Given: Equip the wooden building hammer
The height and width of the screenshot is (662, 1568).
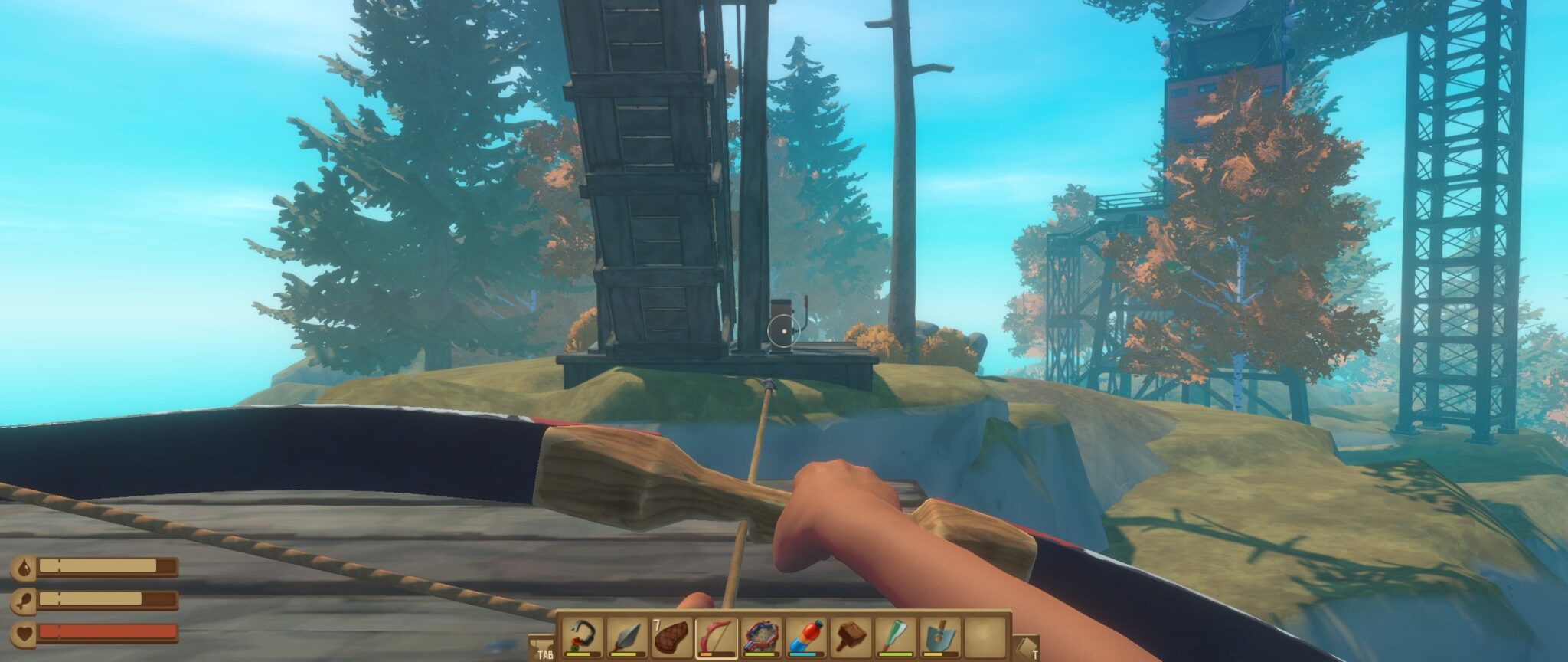Looking at the screenshot, I should point(851,636).
